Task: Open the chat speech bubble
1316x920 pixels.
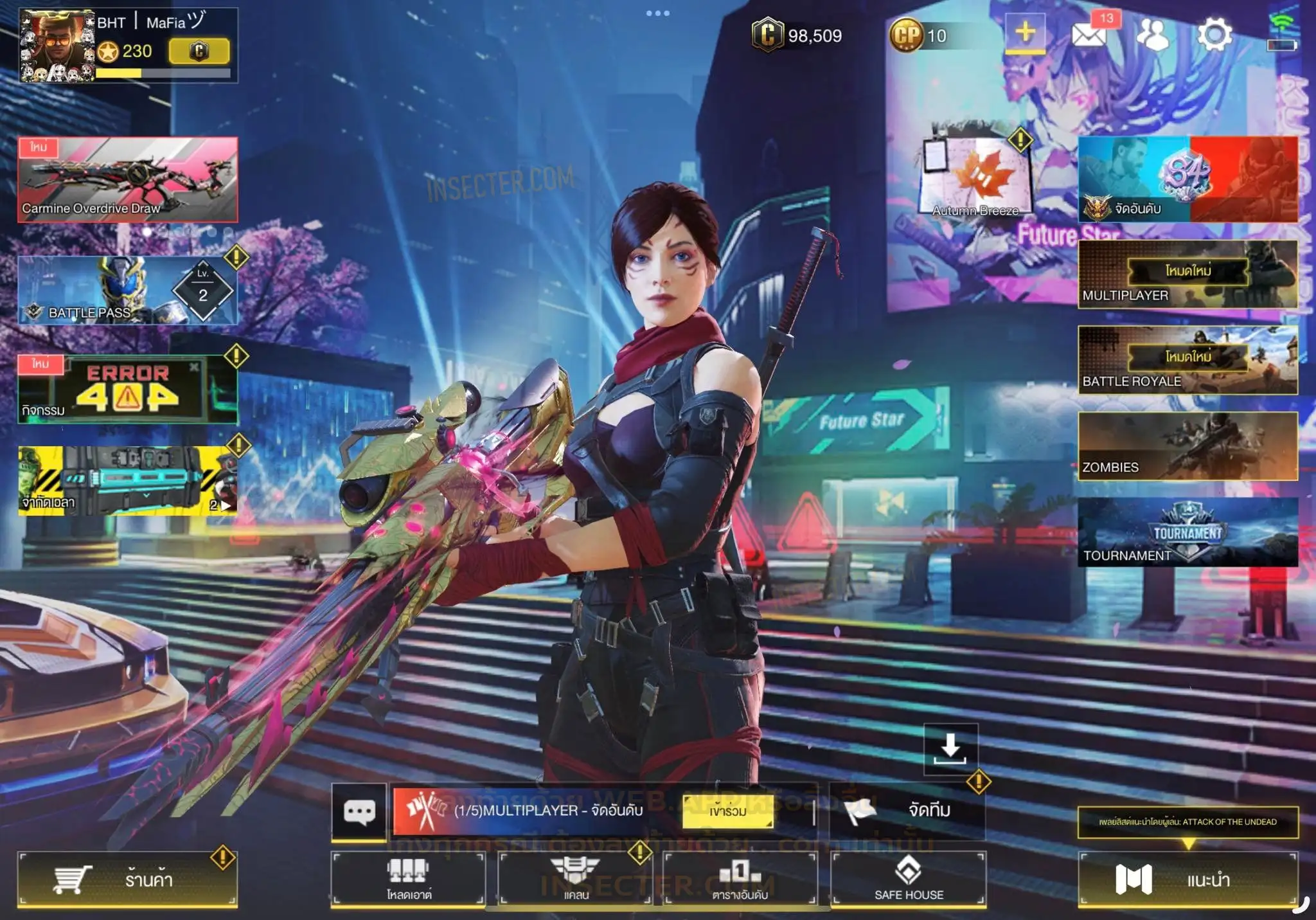Action: click(359, 811)
